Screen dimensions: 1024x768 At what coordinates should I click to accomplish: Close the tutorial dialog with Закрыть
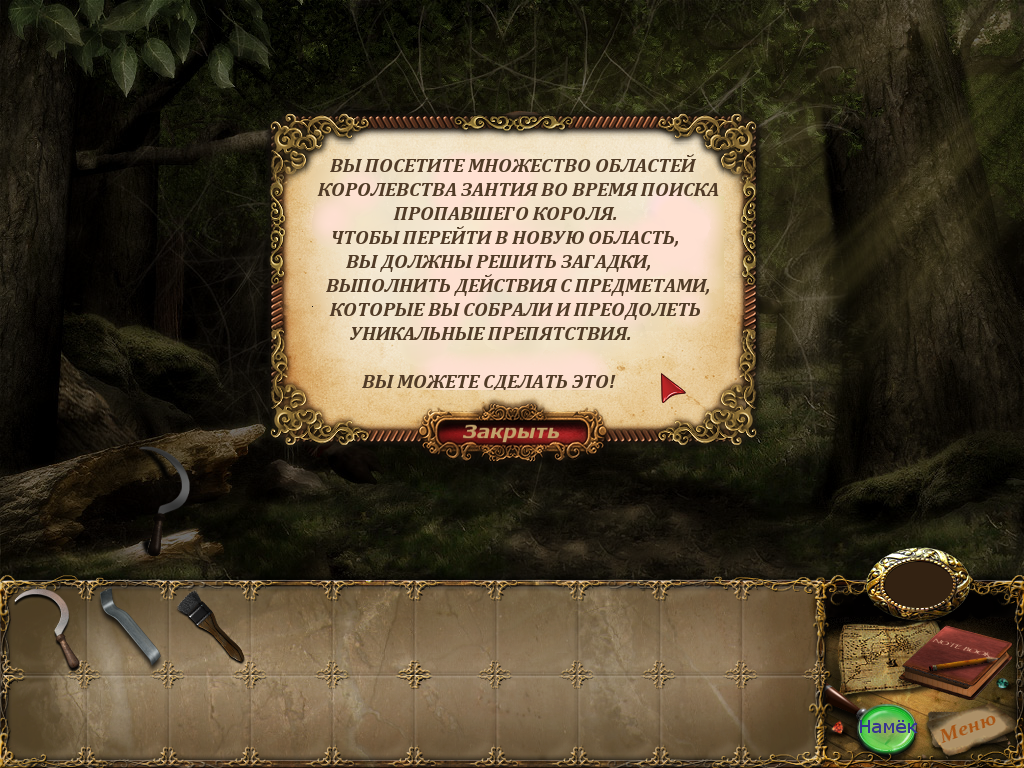coord(511,432)
